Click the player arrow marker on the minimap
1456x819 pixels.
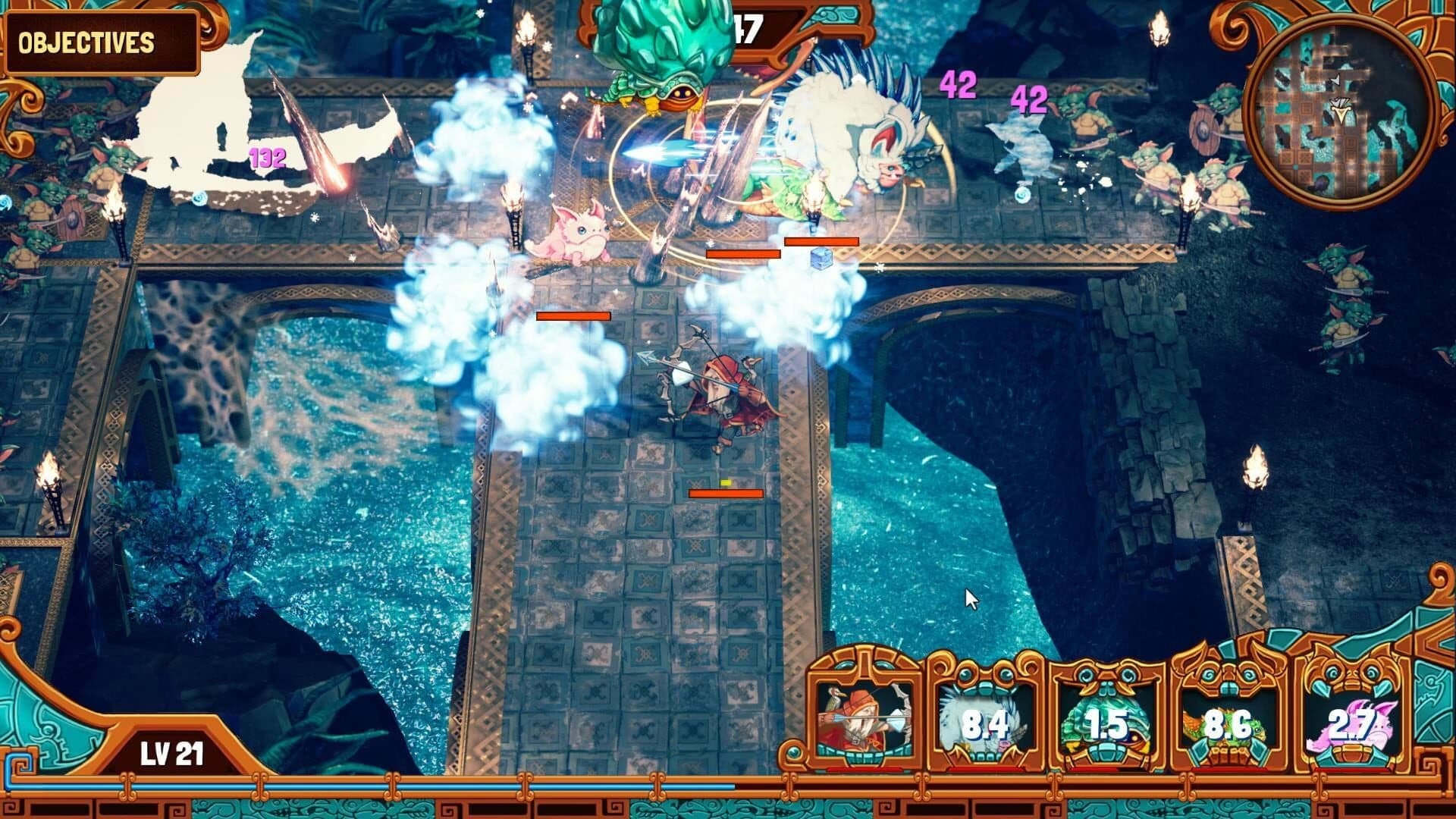(1341, 112)
